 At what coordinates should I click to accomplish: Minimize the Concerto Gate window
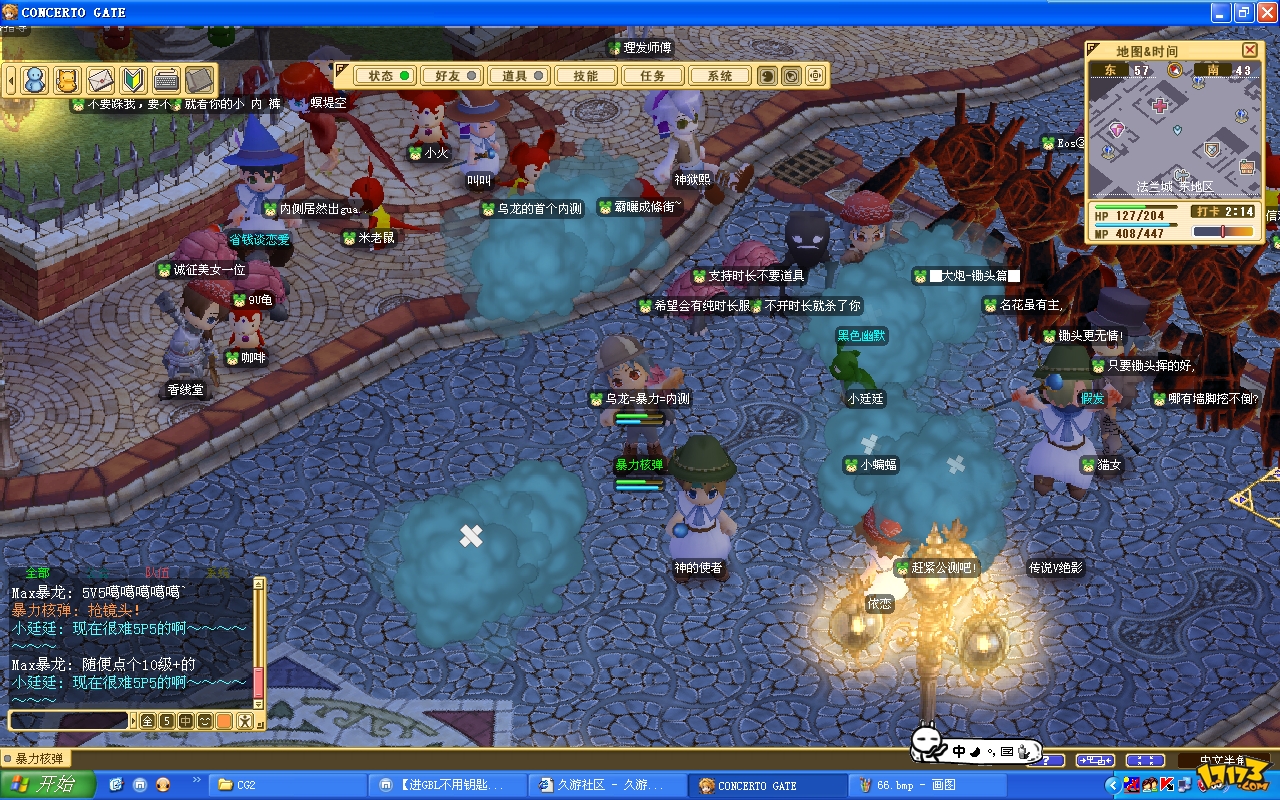coord(1219,12)
